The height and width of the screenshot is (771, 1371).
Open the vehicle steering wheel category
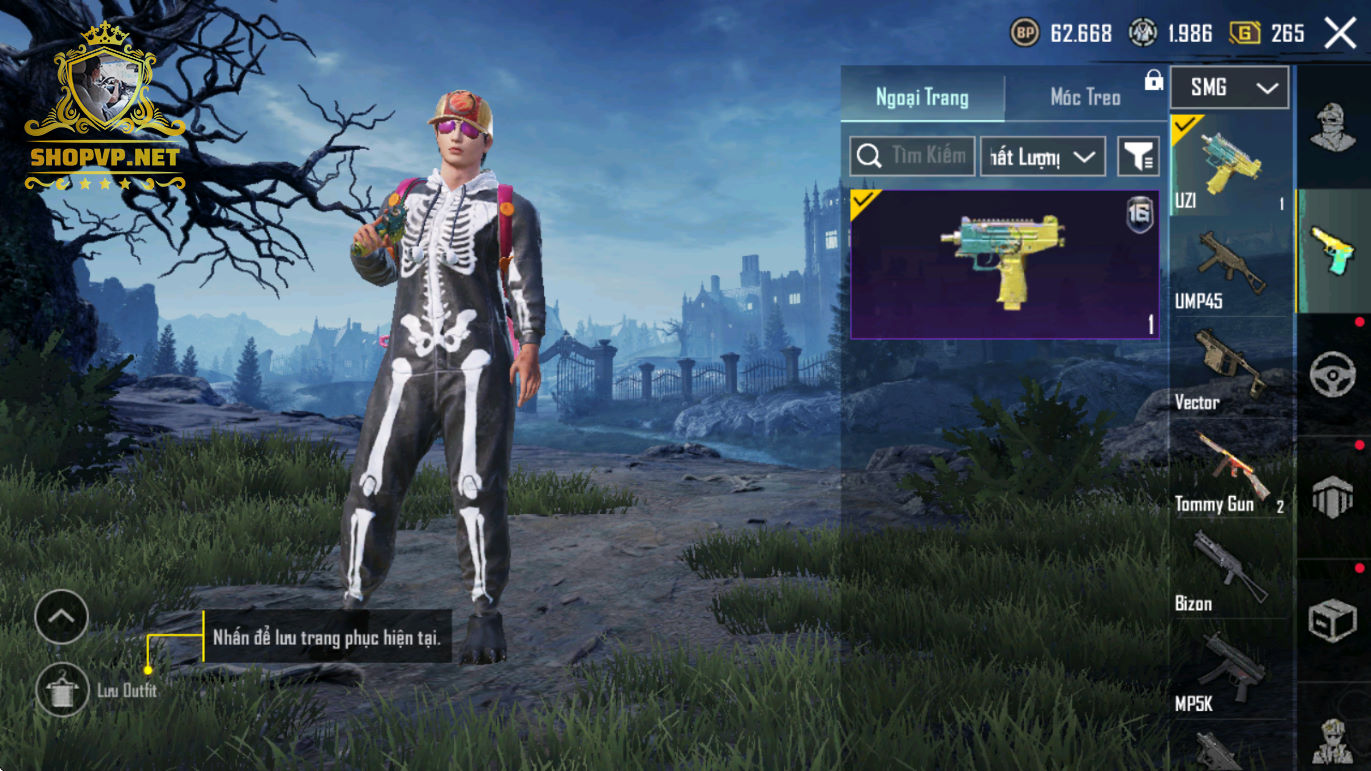click(1333, 374)
